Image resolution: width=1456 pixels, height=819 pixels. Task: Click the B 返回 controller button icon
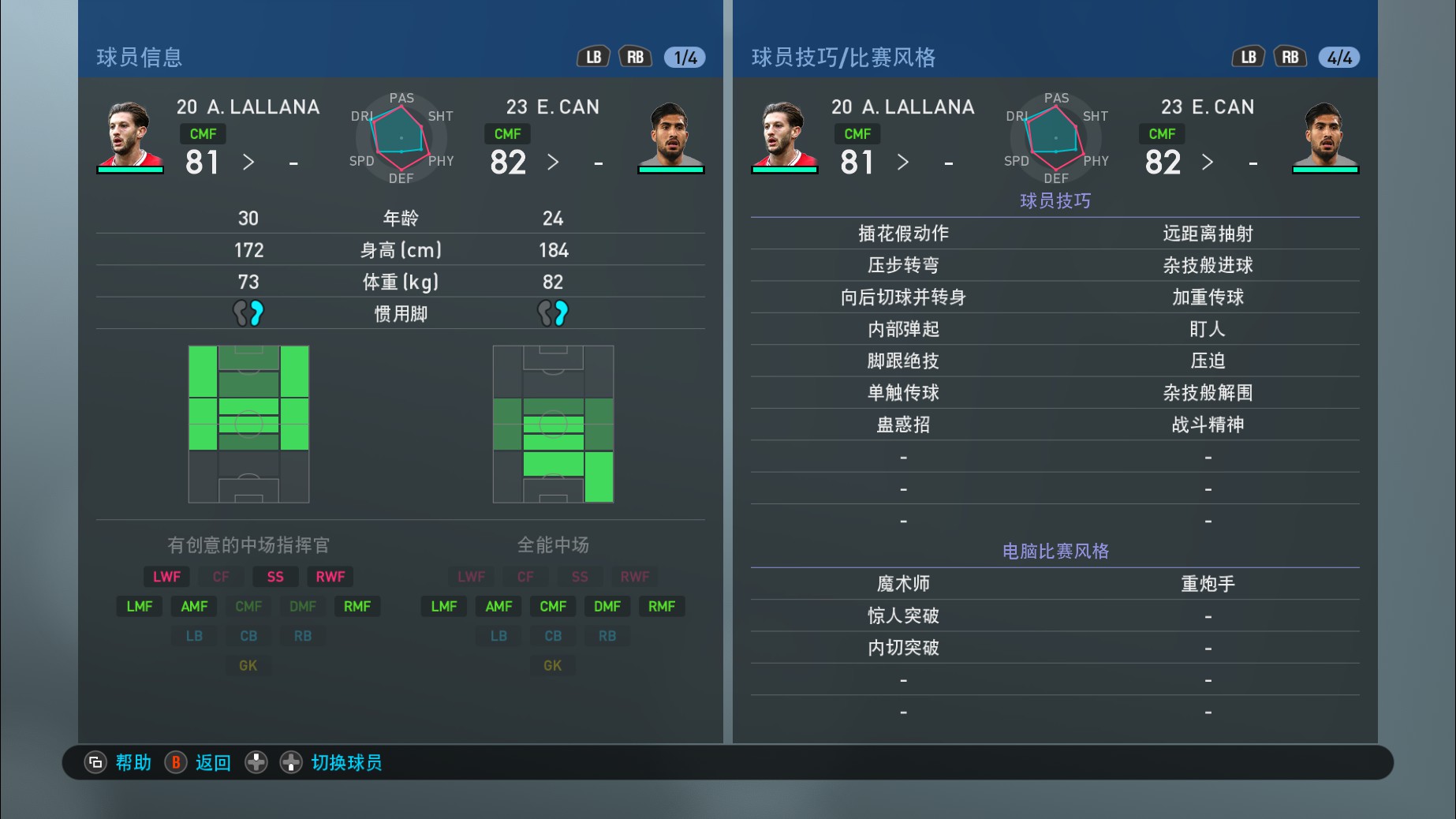tap(175, 762)
